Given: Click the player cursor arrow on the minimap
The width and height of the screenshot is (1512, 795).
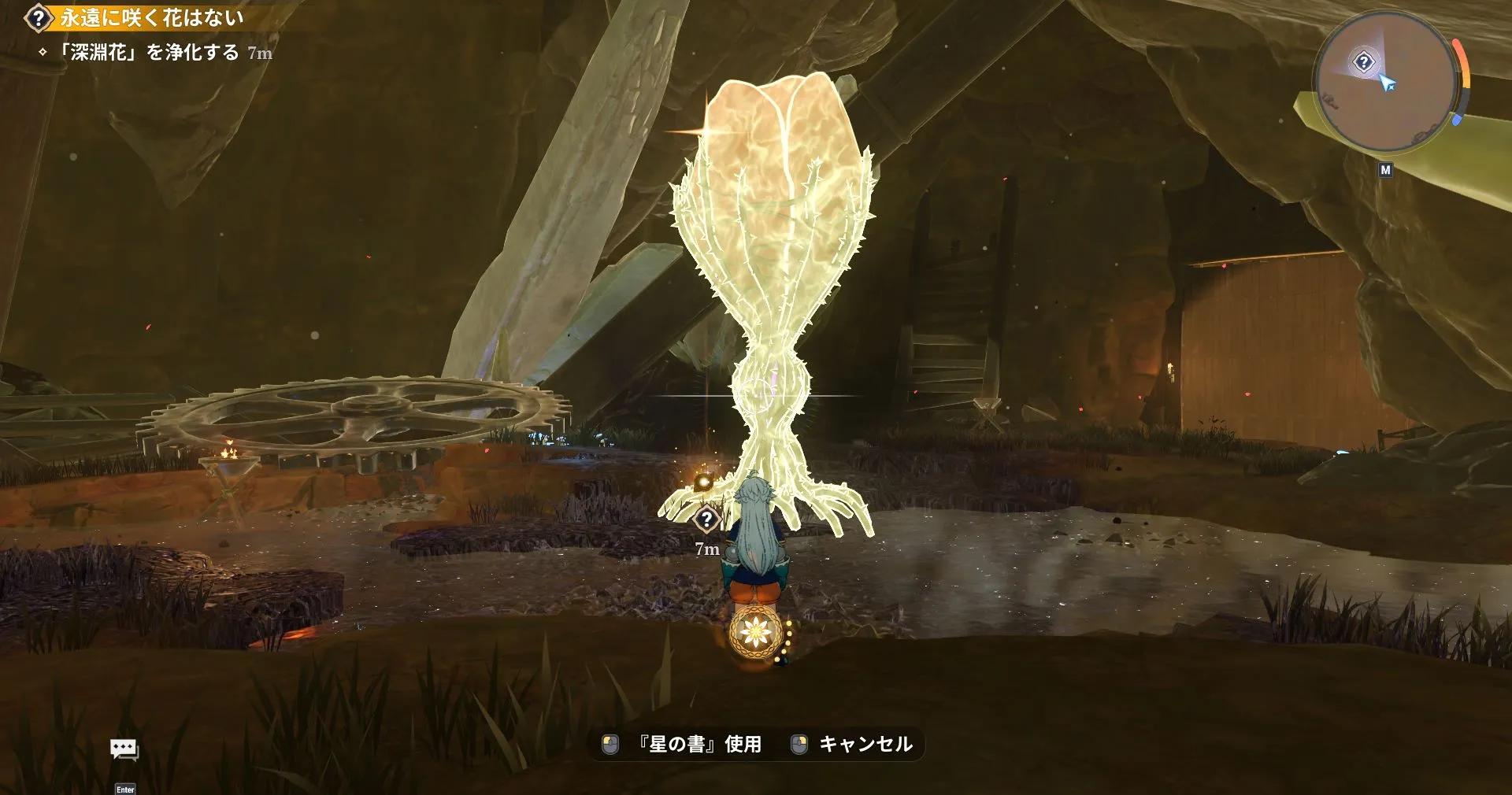Looking at the screenshot, I should (1389, 83).
